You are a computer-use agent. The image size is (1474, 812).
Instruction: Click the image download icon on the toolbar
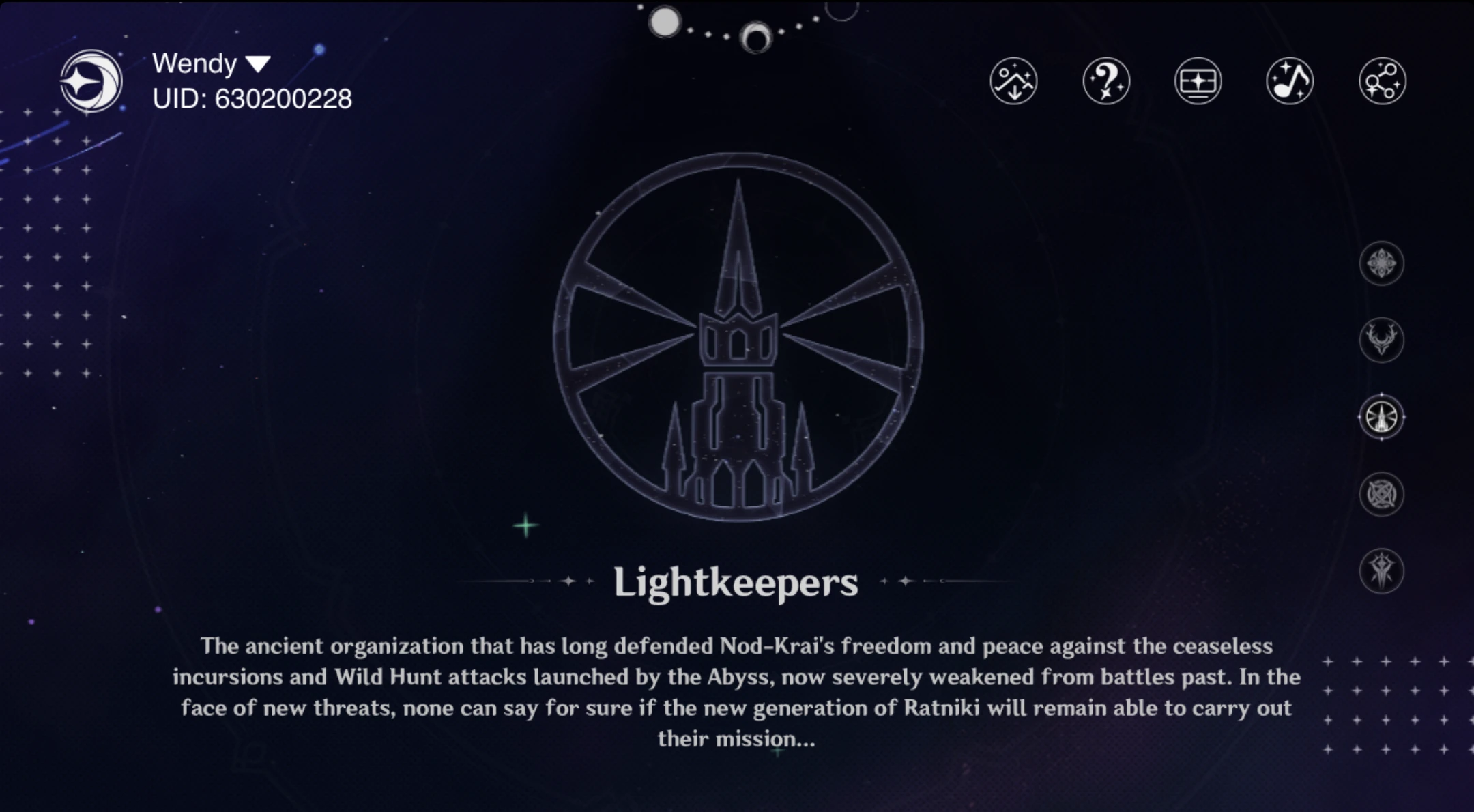tap(1013, 81)
